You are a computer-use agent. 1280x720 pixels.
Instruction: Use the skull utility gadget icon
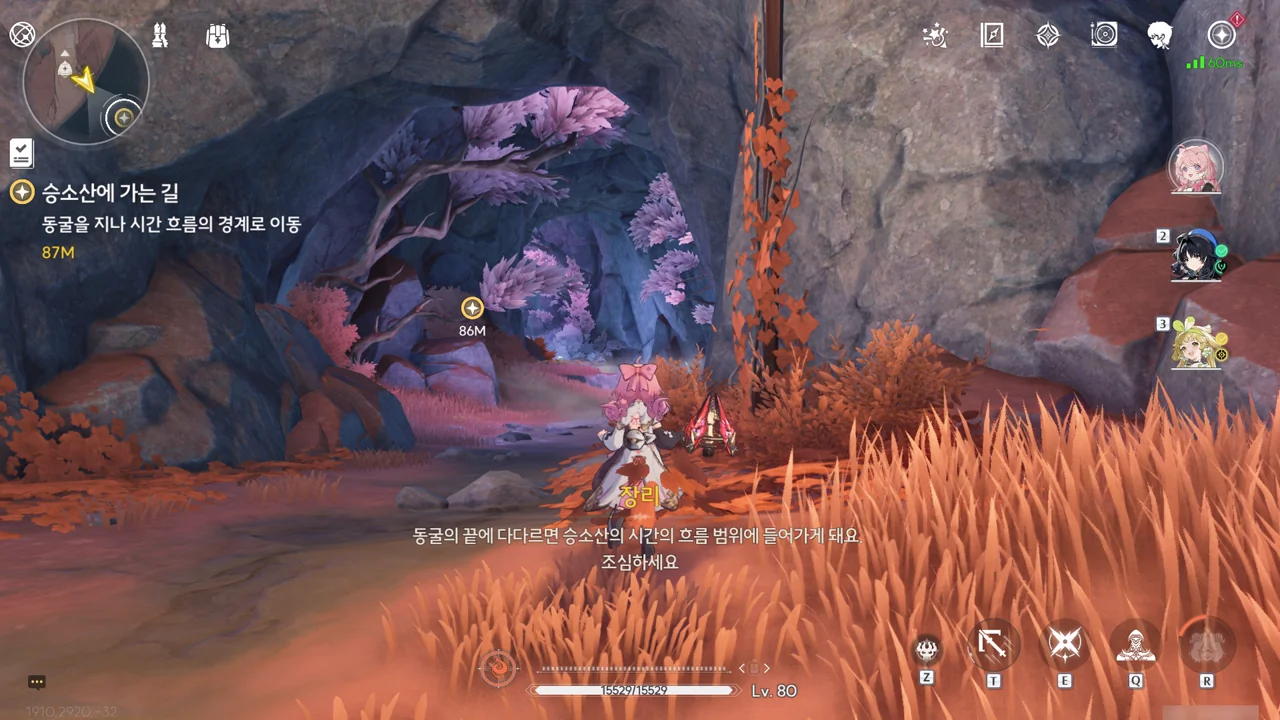click(928, 648)
